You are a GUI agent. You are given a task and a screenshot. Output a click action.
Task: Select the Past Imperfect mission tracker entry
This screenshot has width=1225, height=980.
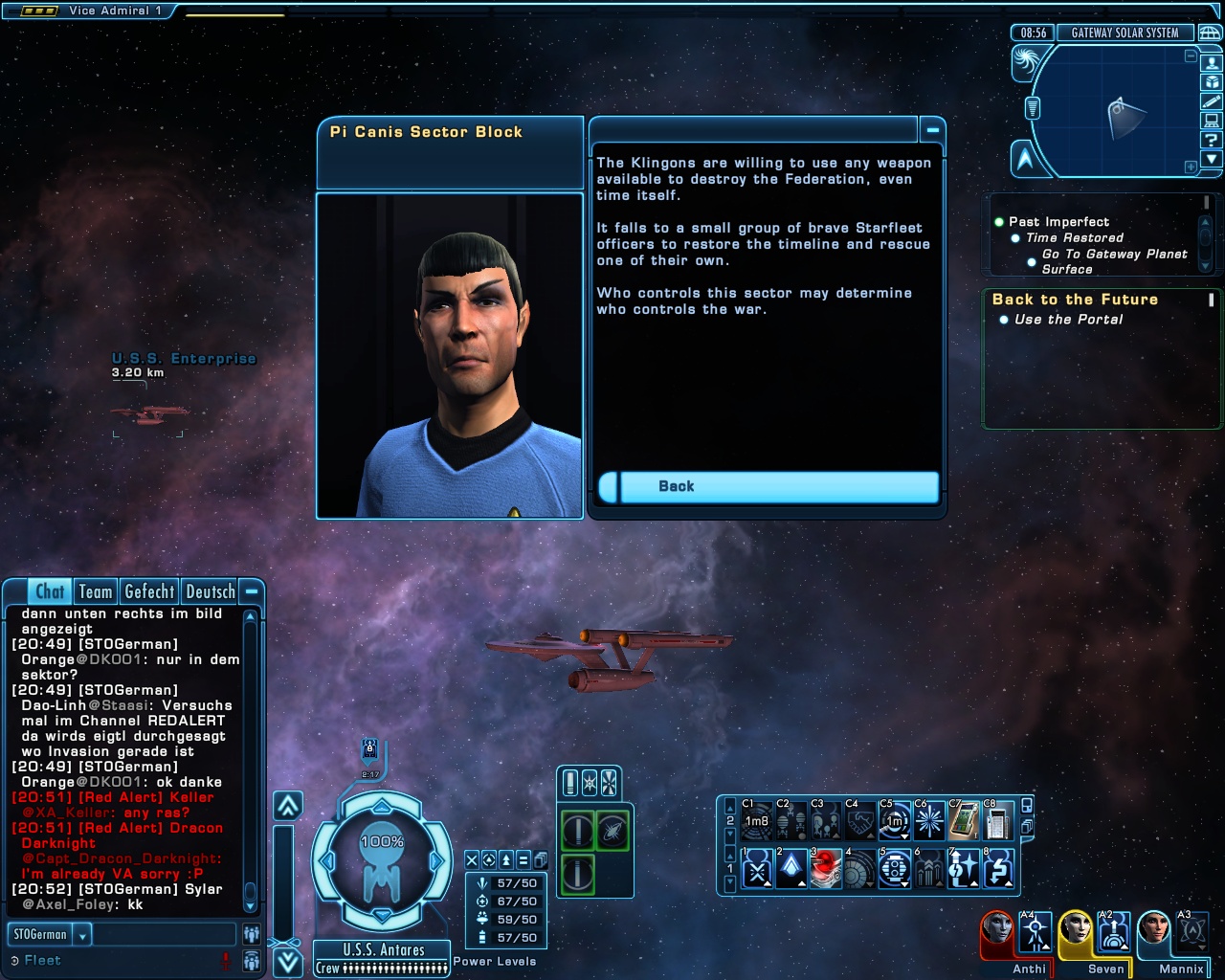[x=1058, y=222]
